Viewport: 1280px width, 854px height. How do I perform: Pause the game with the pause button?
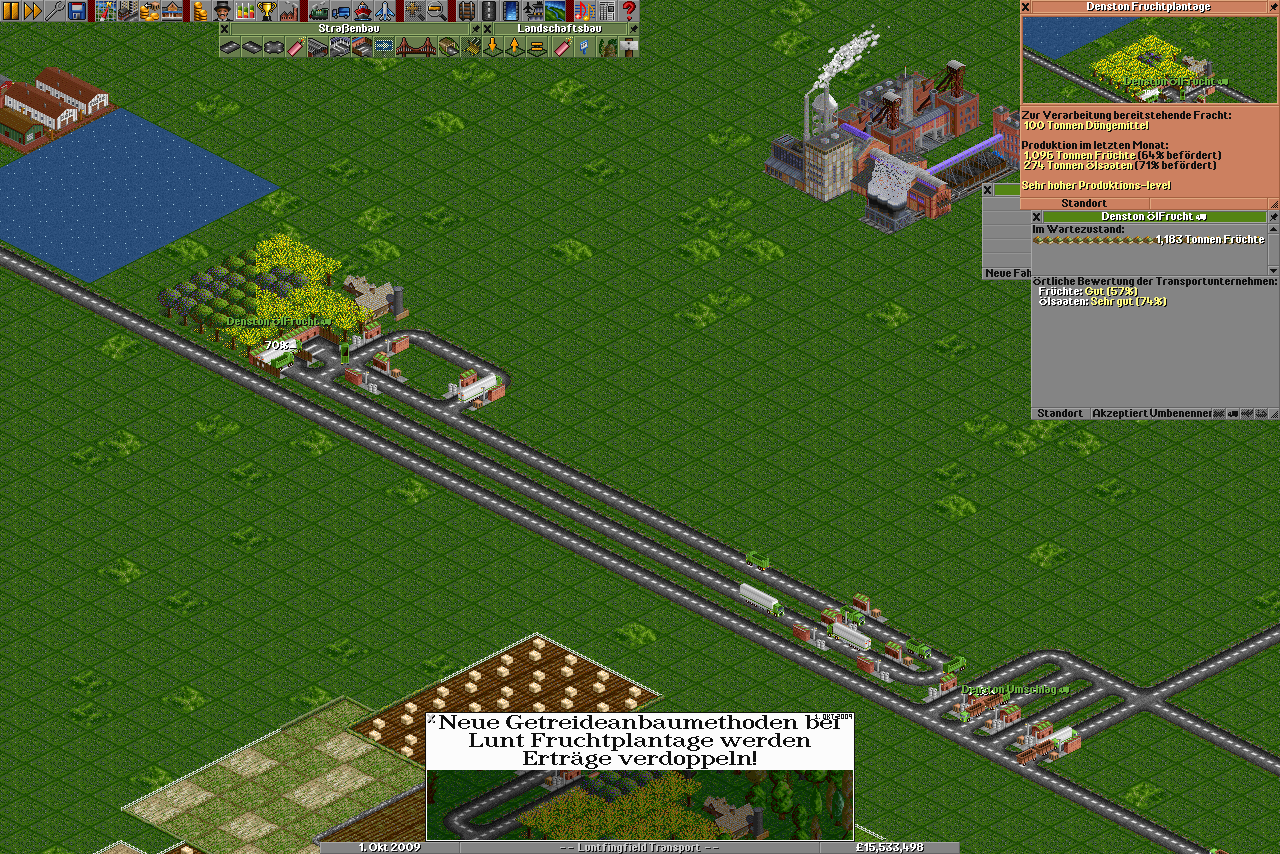click(x=11, y=11)
